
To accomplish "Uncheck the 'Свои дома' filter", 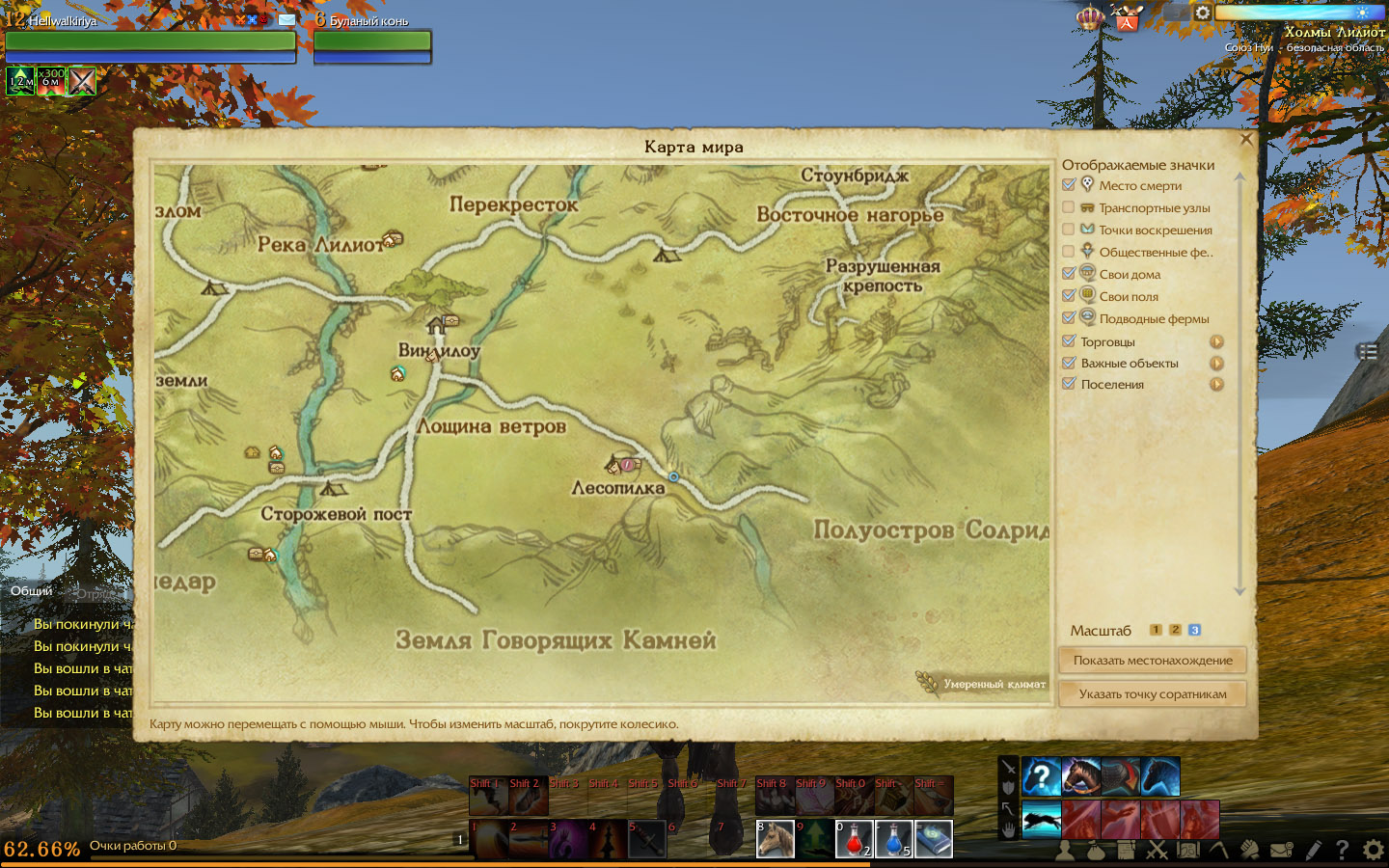I will pos(1069,274).
